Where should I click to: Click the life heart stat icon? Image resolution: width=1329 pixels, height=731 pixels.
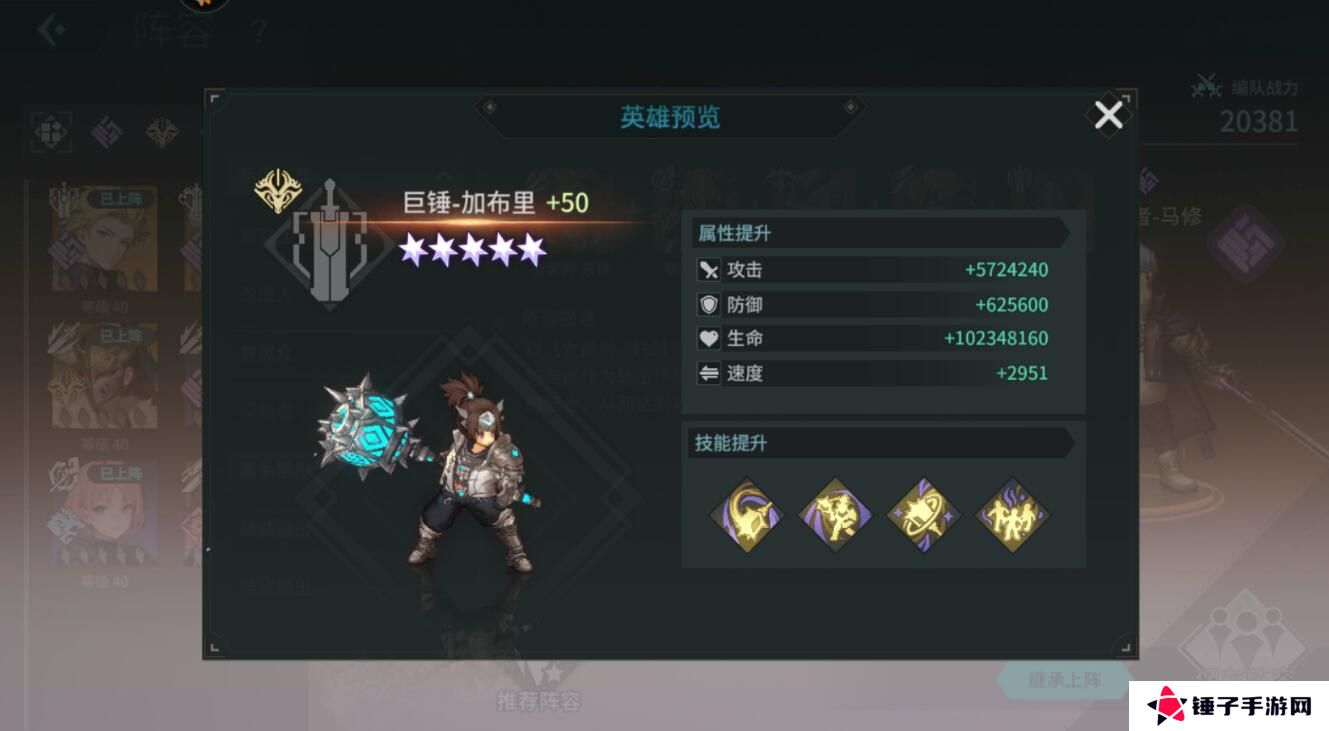[x=707, y=339]
